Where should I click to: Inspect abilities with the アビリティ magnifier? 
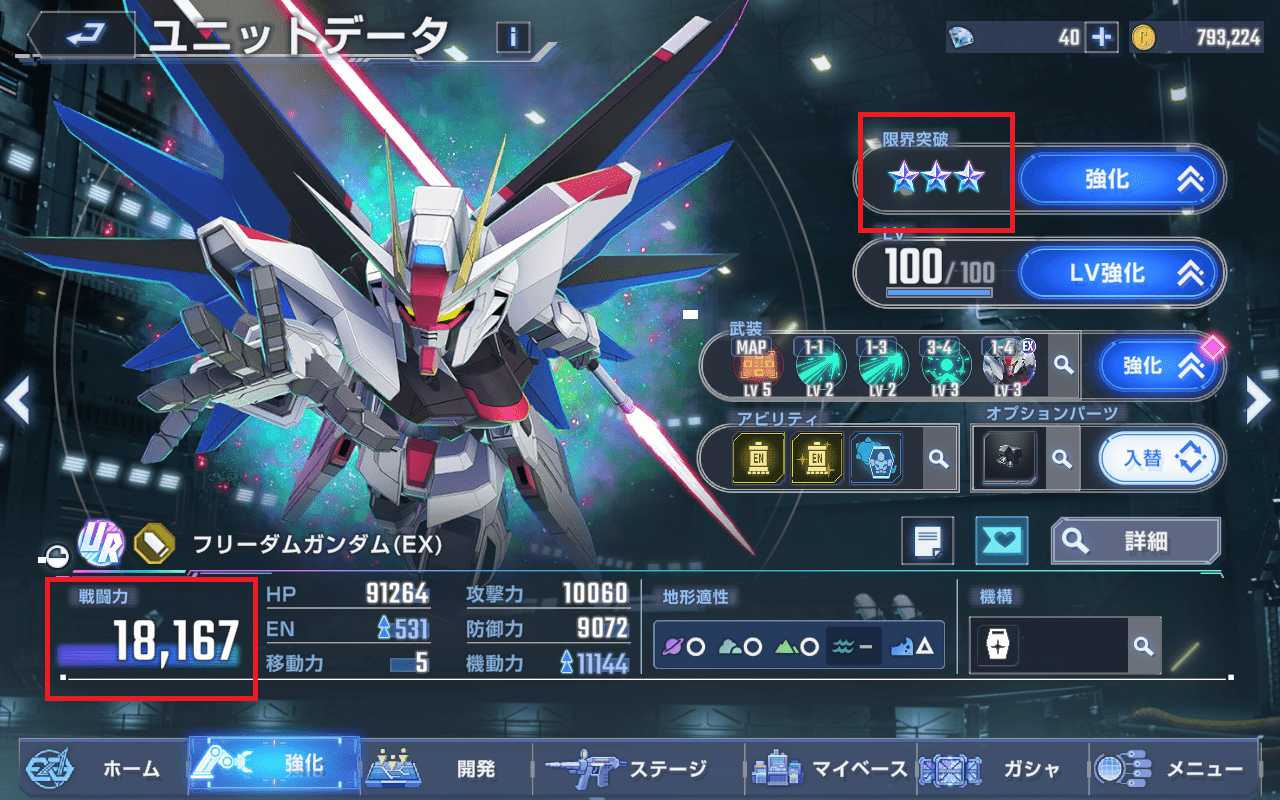938,458
